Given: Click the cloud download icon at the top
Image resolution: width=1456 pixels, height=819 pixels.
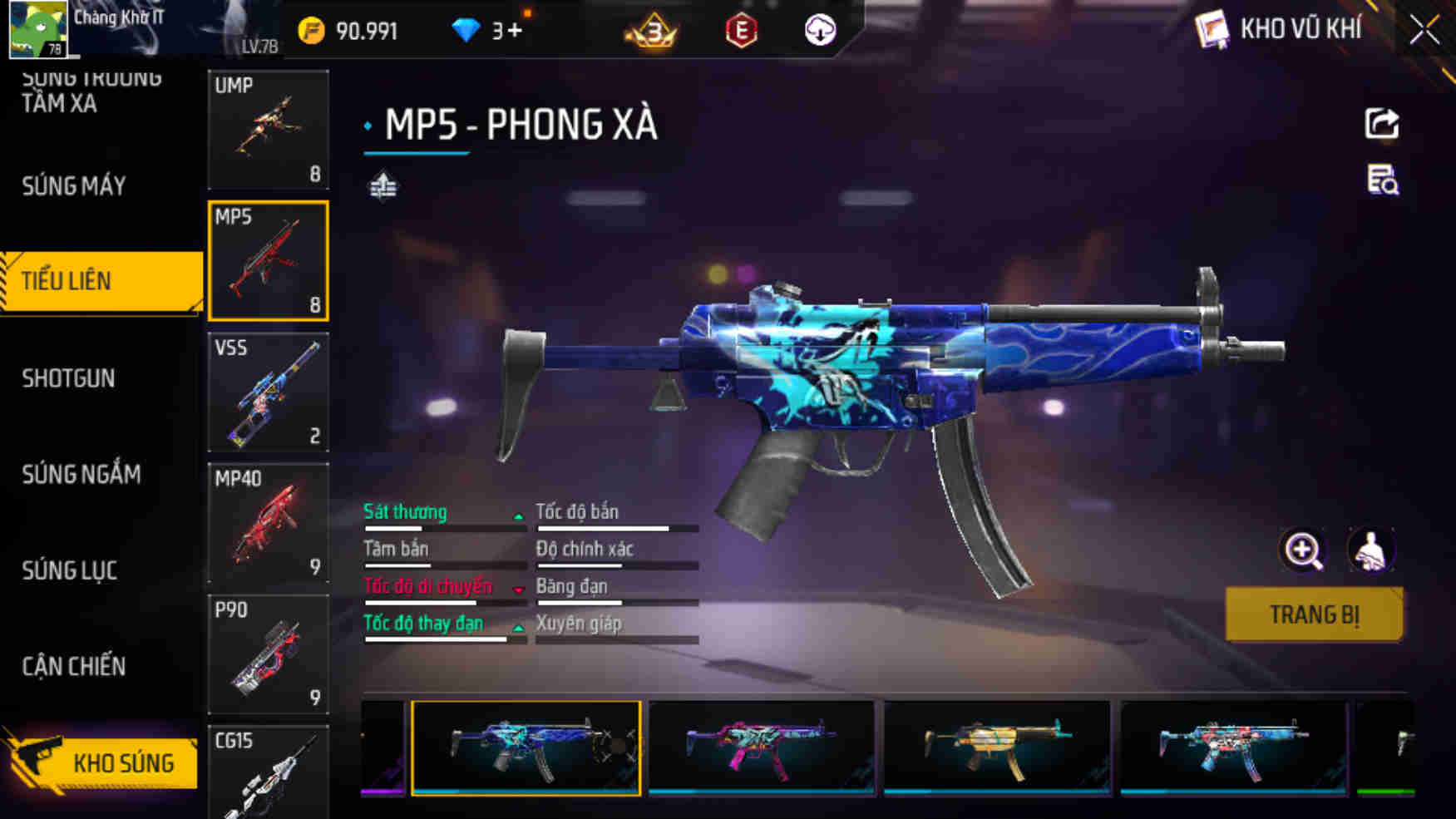Looking at the screenshot, I should (x=821, y=30).
